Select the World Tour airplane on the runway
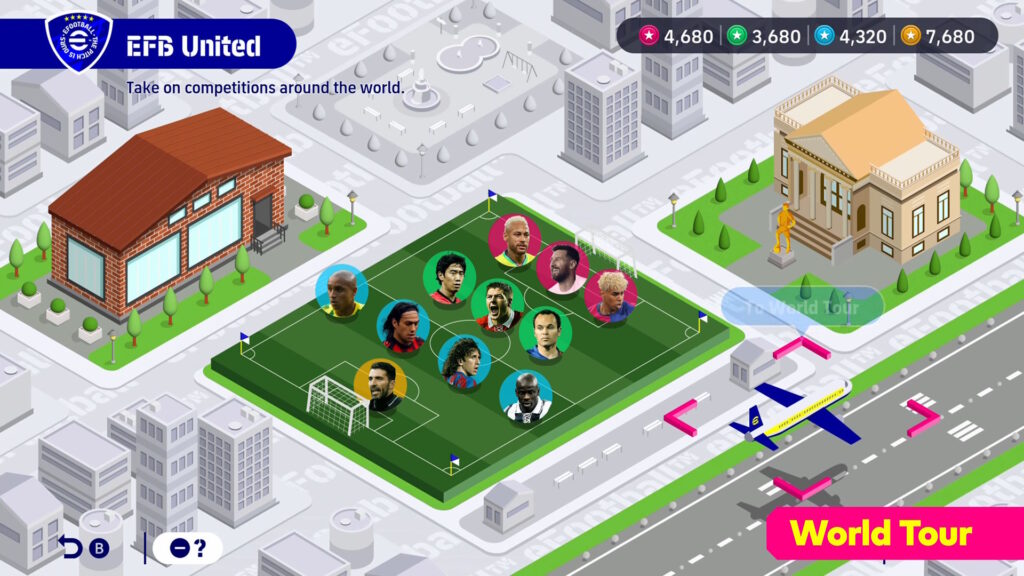The image size is (1024, 576). 793,413
